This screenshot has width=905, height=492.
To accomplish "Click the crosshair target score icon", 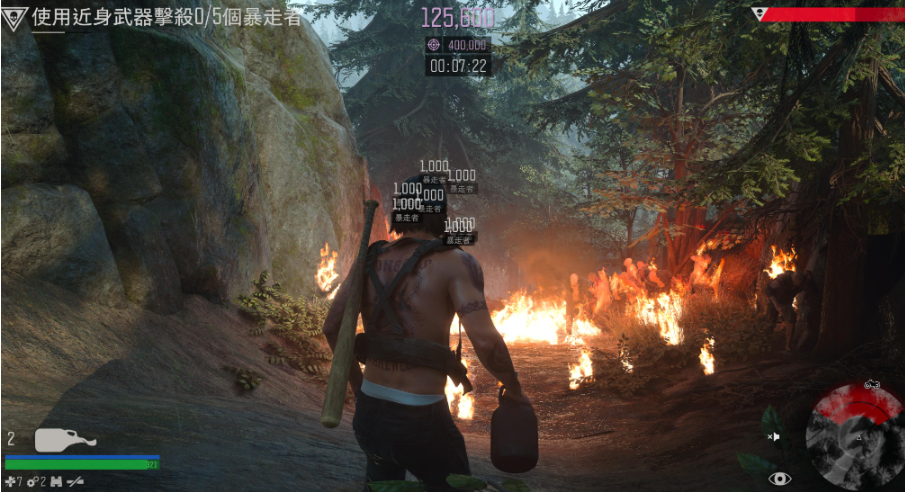I will coord(434,45).
